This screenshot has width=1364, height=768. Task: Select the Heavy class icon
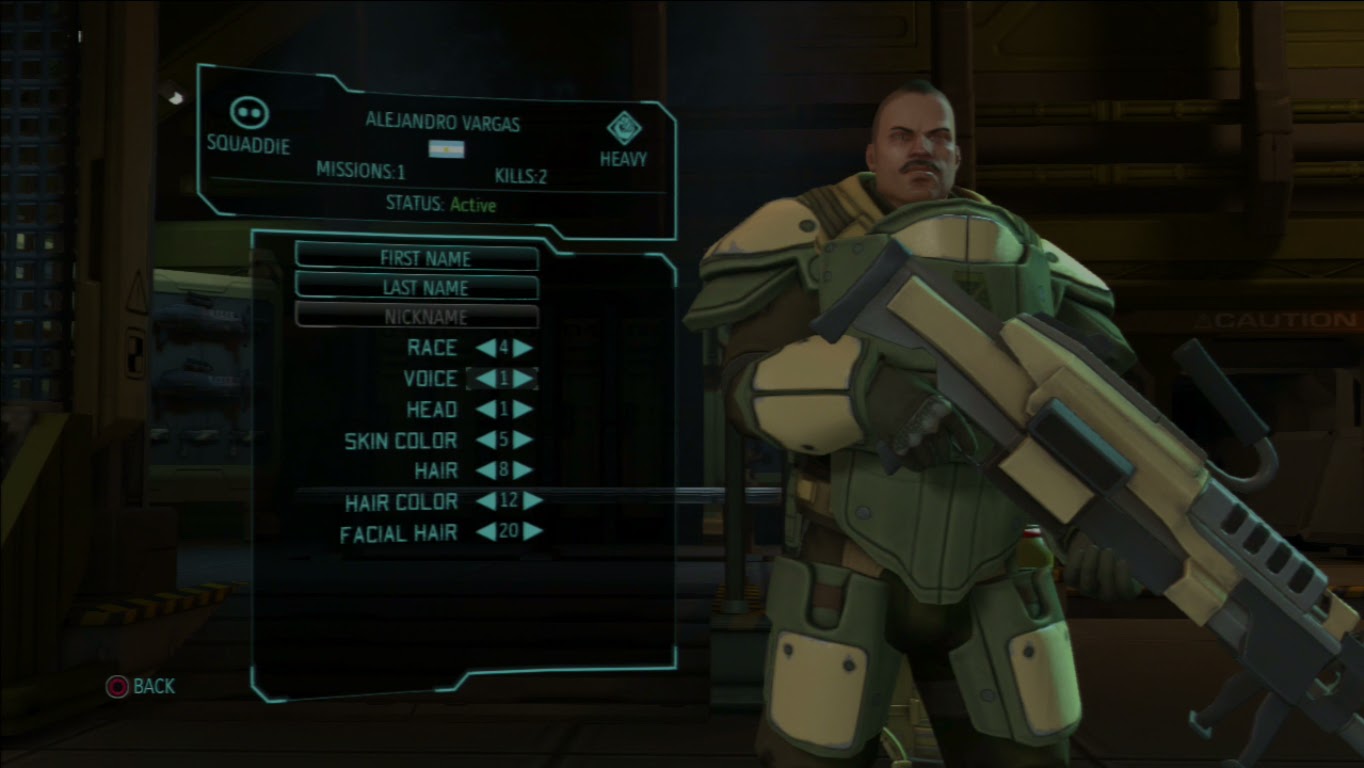tap(622, 128)
